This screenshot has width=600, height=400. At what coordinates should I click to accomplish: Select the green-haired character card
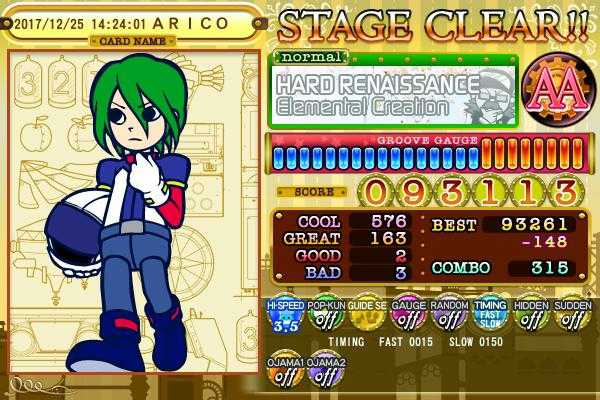pos(135,210)
